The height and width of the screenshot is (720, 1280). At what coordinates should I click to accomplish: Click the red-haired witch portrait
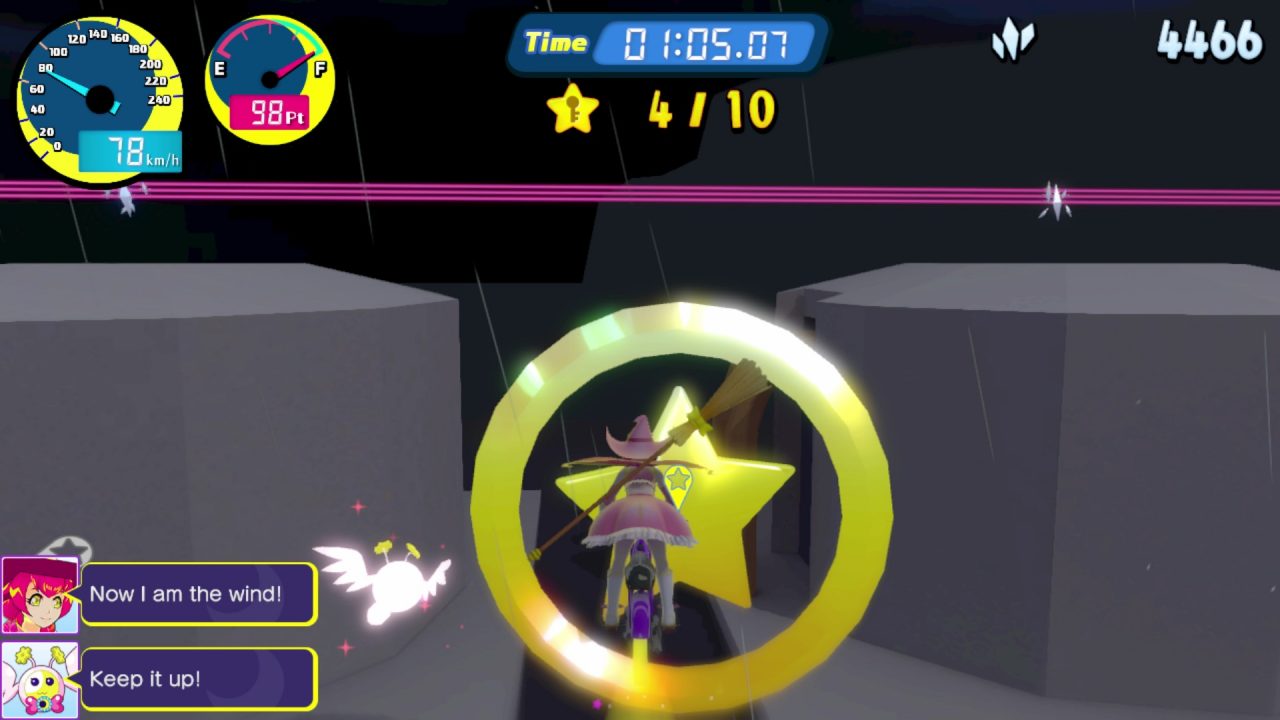pos(40,595)
